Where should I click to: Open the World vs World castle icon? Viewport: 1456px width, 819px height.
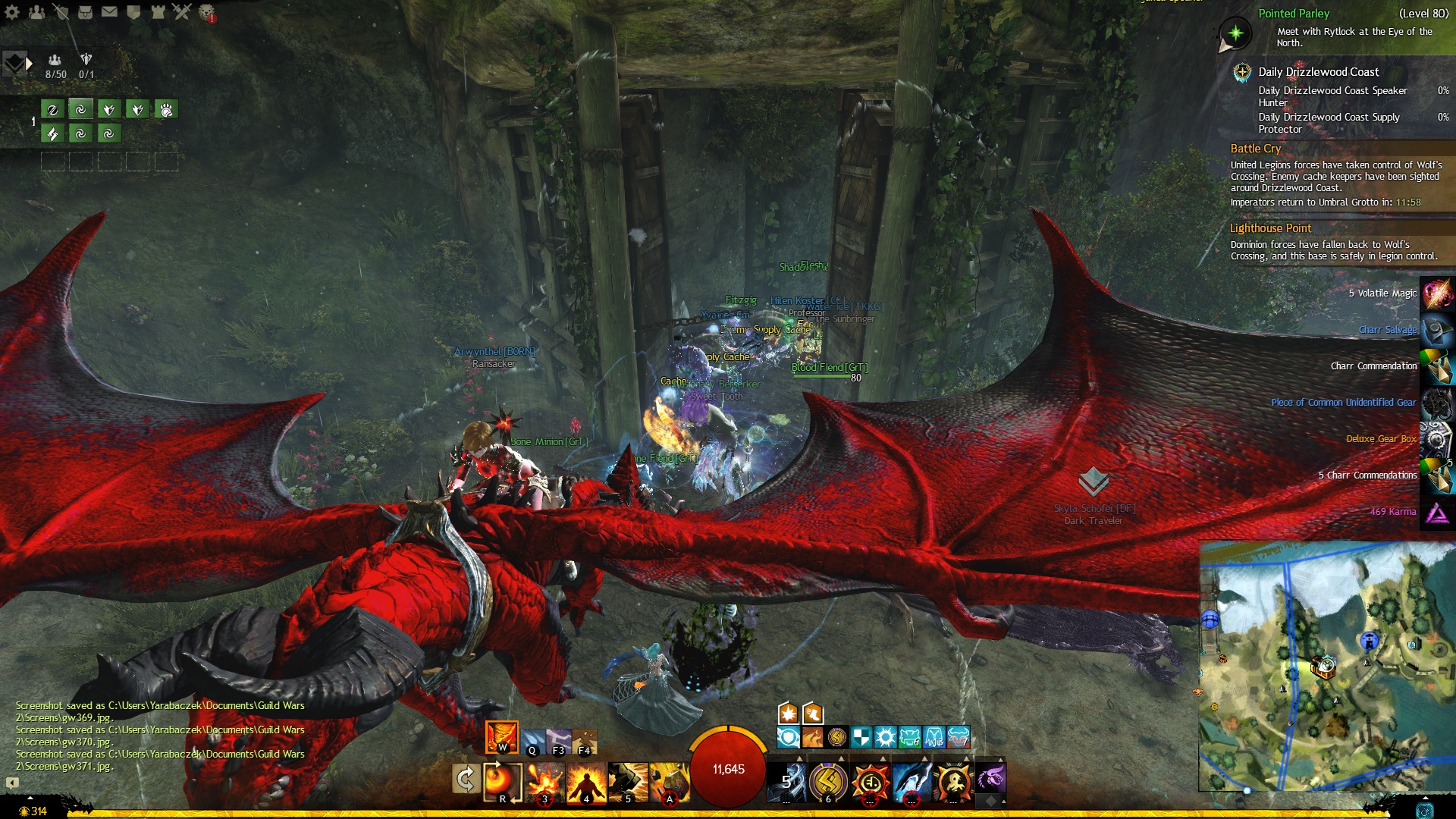click(158, 11)
